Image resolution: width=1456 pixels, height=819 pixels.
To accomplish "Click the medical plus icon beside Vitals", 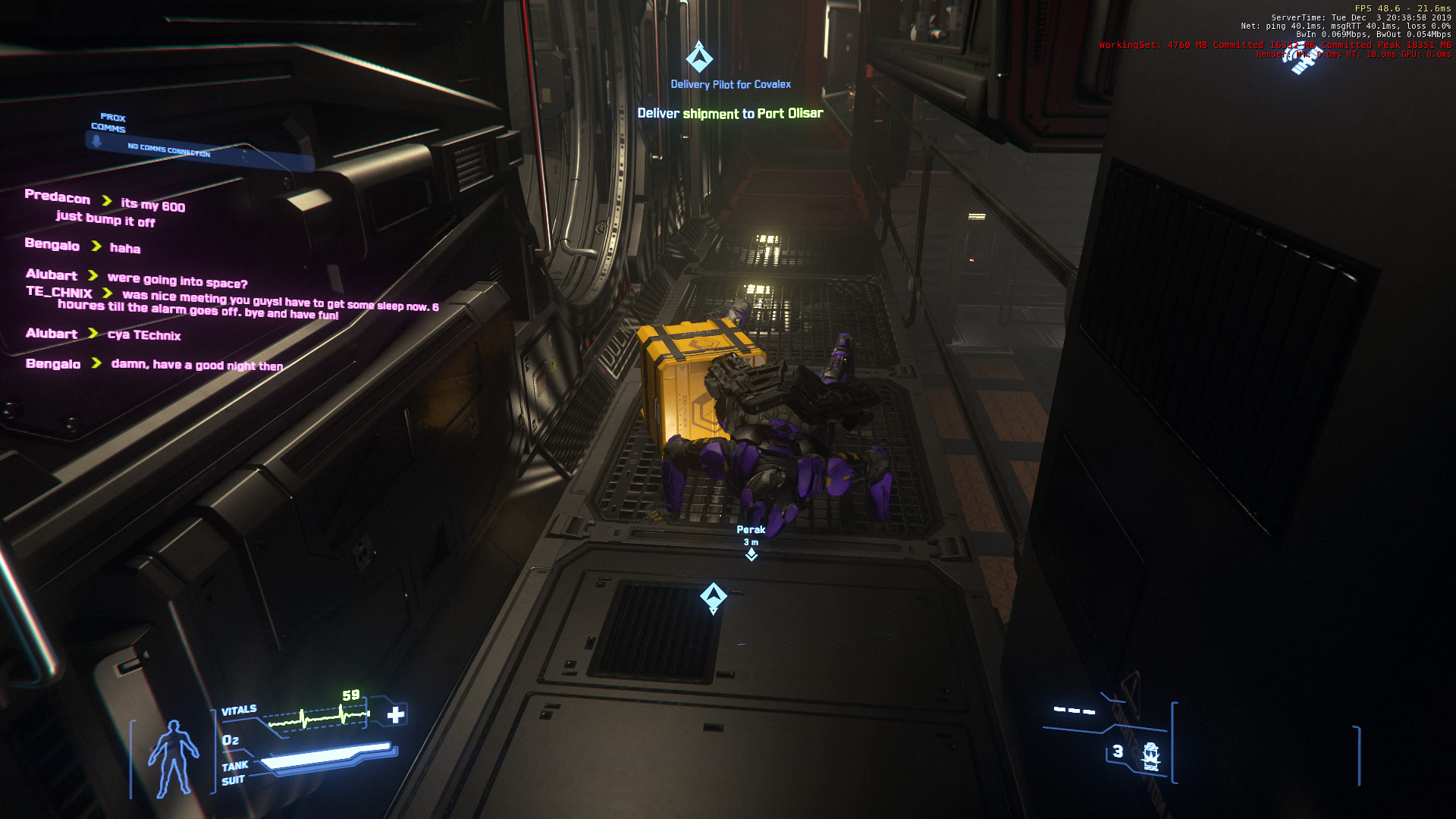I will (396, 714).
